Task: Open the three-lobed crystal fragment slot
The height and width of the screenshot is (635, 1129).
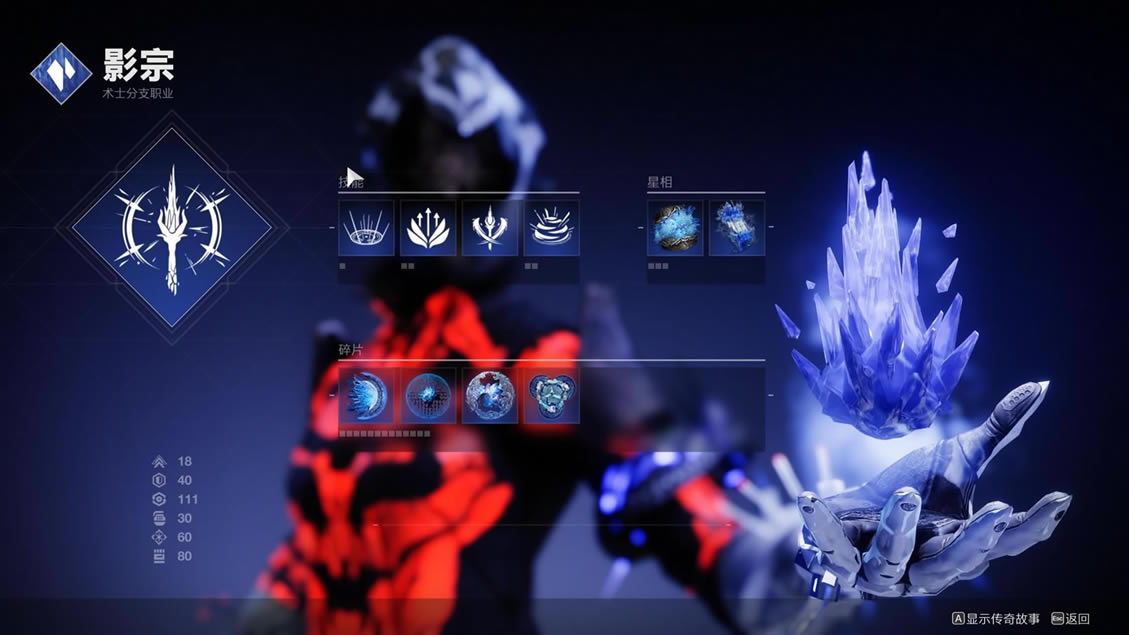Action: point(551,396)
